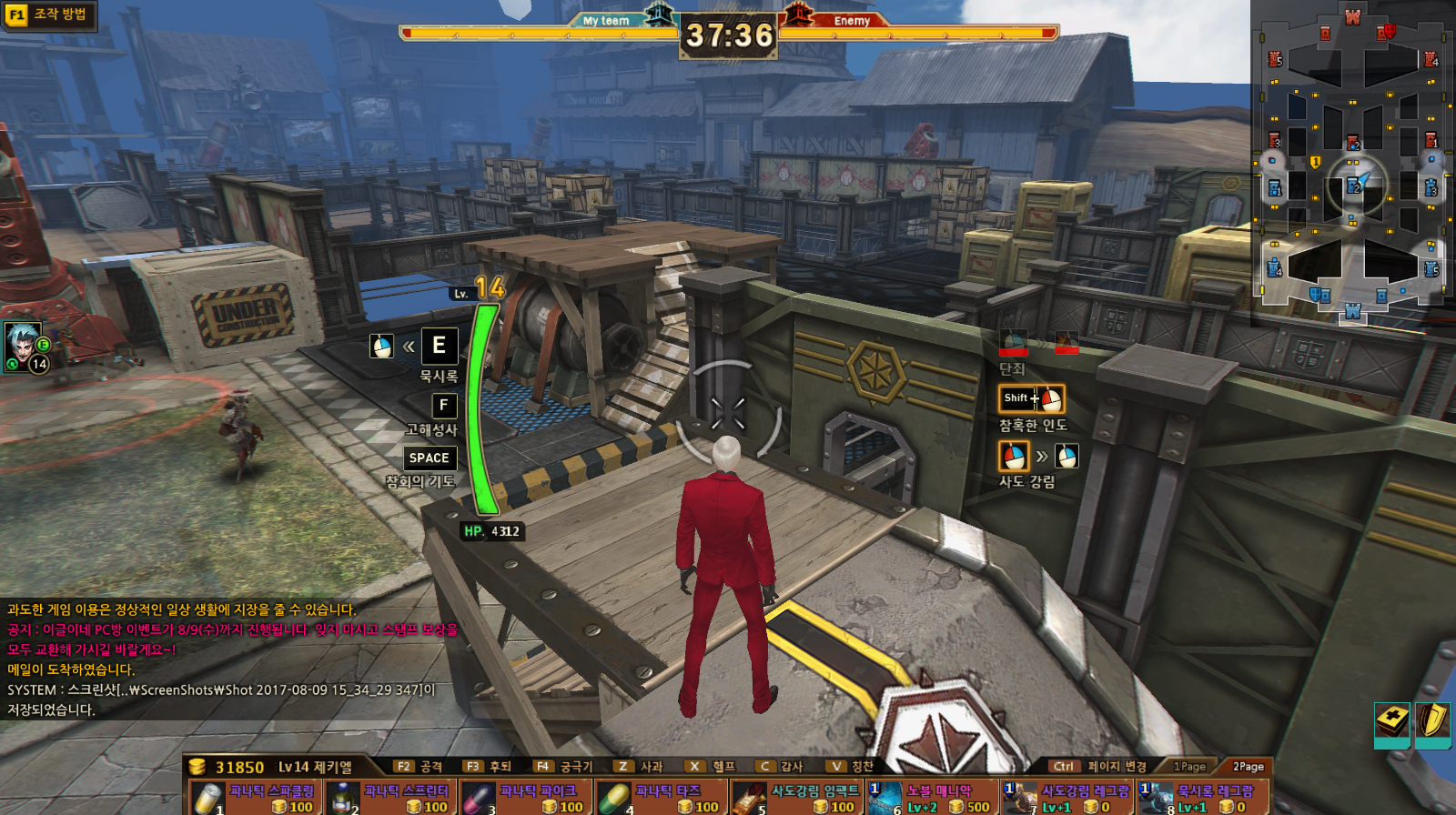Select the 사도강림 레그람 item slot
Image resolution: width=1456 pixels, height=815 pixels.
1066,798
